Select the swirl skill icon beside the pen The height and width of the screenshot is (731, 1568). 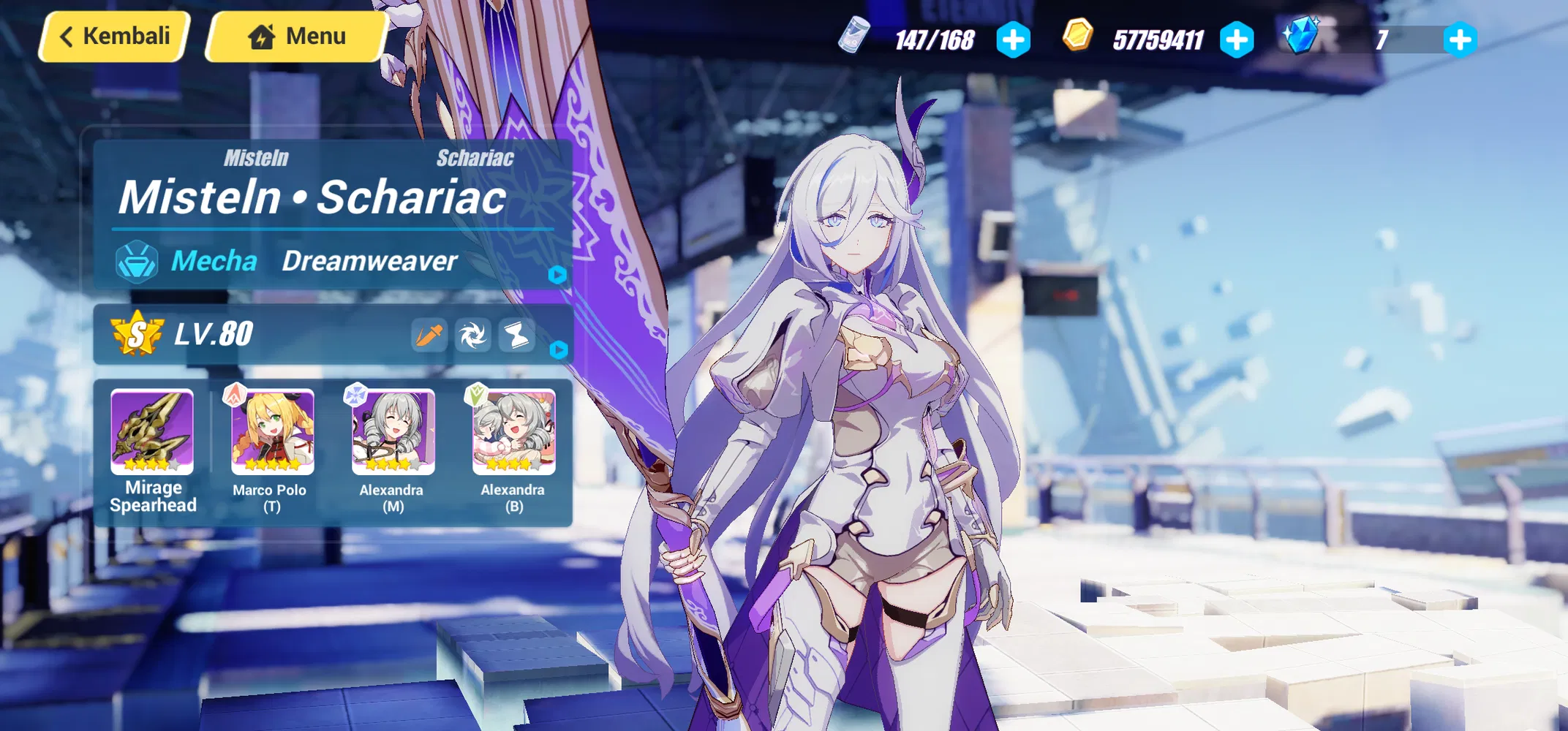tap(474, 335)
